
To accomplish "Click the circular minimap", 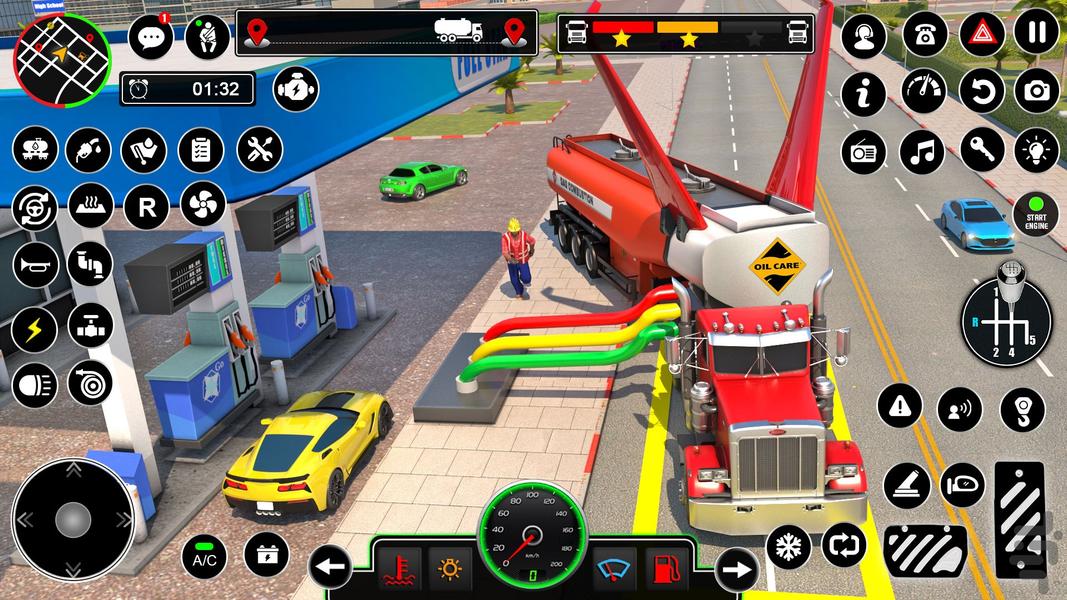I will tap(62, 59).
